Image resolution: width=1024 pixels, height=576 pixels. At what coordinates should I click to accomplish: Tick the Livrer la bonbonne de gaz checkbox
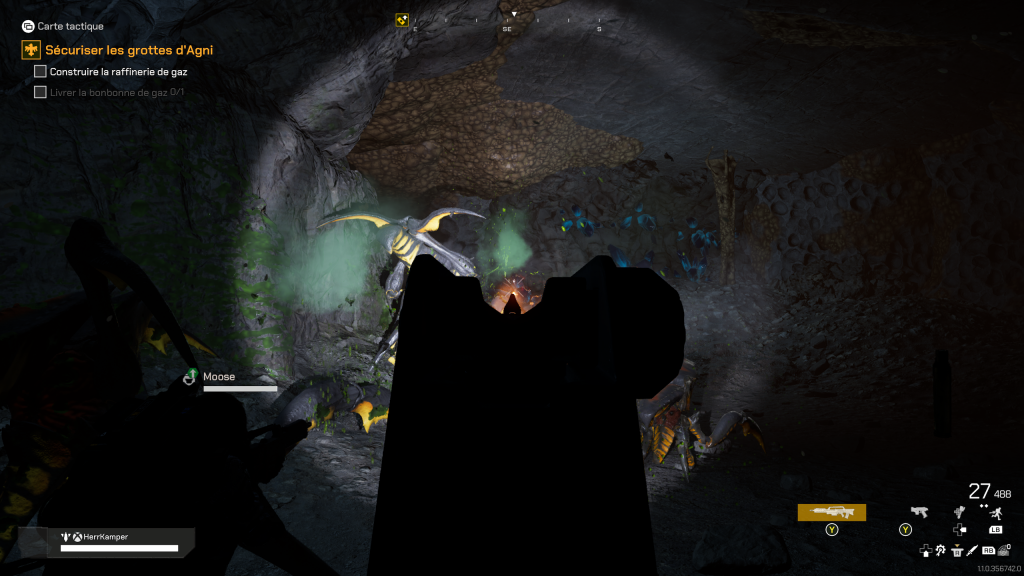pyautogui.click(x=40, y=92)
